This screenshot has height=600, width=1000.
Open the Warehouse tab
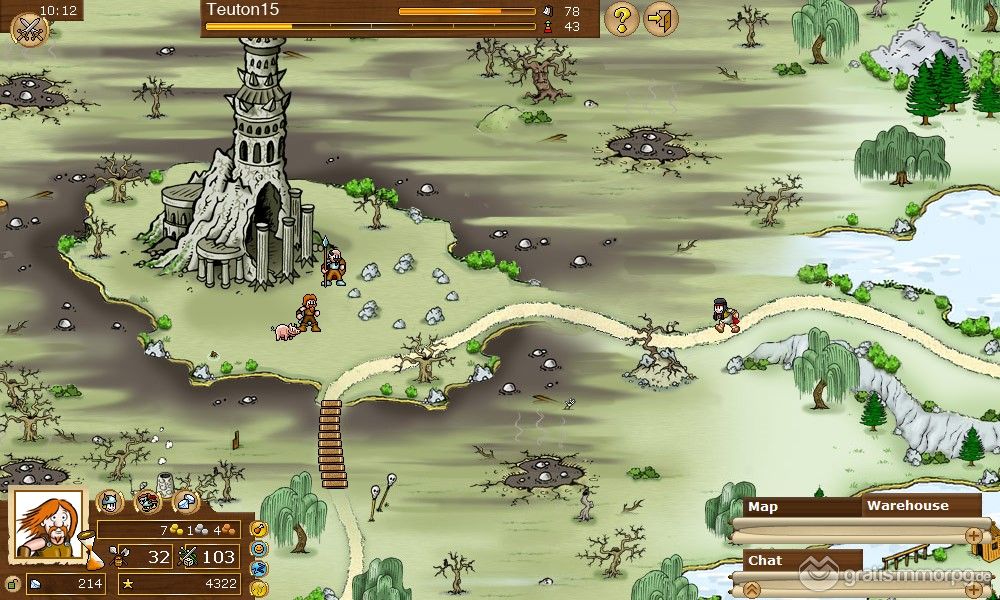[906, 506]
